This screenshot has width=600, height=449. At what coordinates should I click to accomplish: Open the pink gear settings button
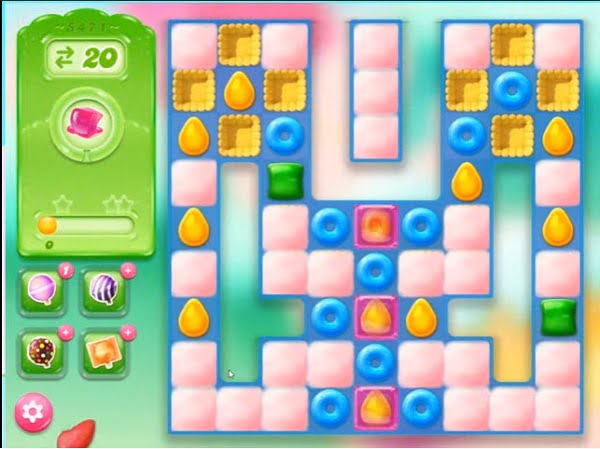pos(35,411)
